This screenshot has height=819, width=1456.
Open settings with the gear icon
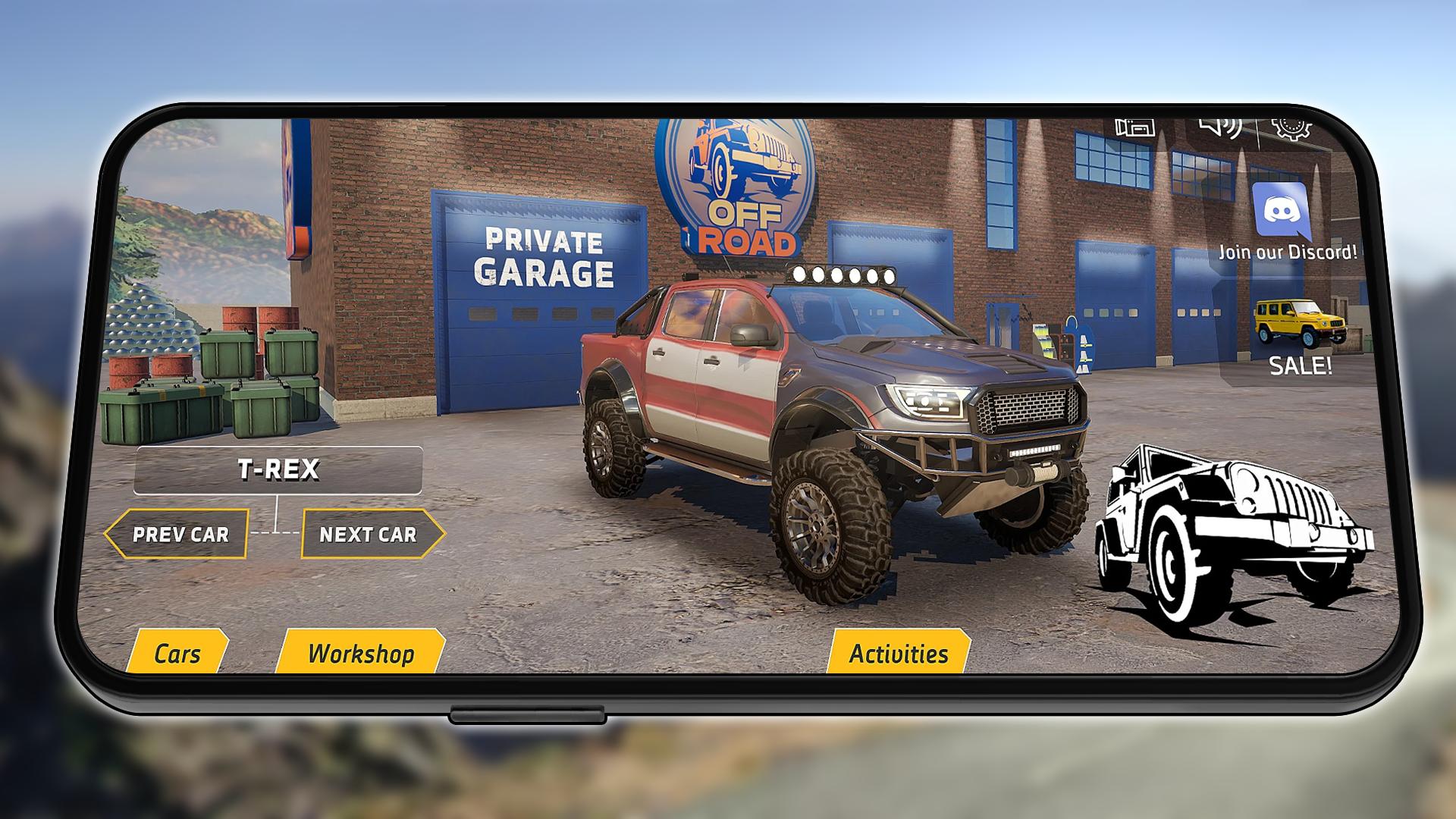click(x=1291, y=129)
